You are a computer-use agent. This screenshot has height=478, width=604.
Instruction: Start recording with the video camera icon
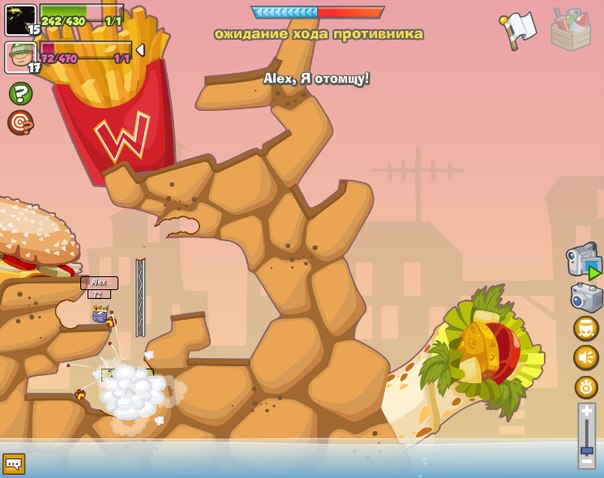pyautogui.click(x=583, y=262)
